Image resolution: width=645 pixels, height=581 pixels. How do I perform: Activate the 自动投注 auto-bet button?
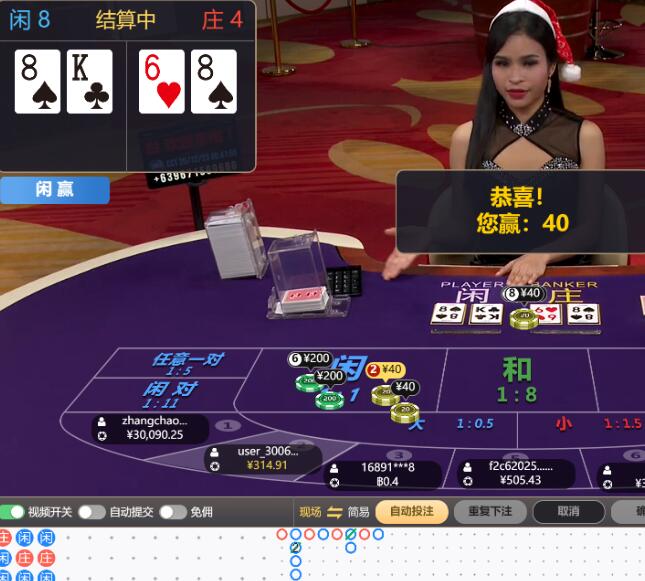click(411, 511)
